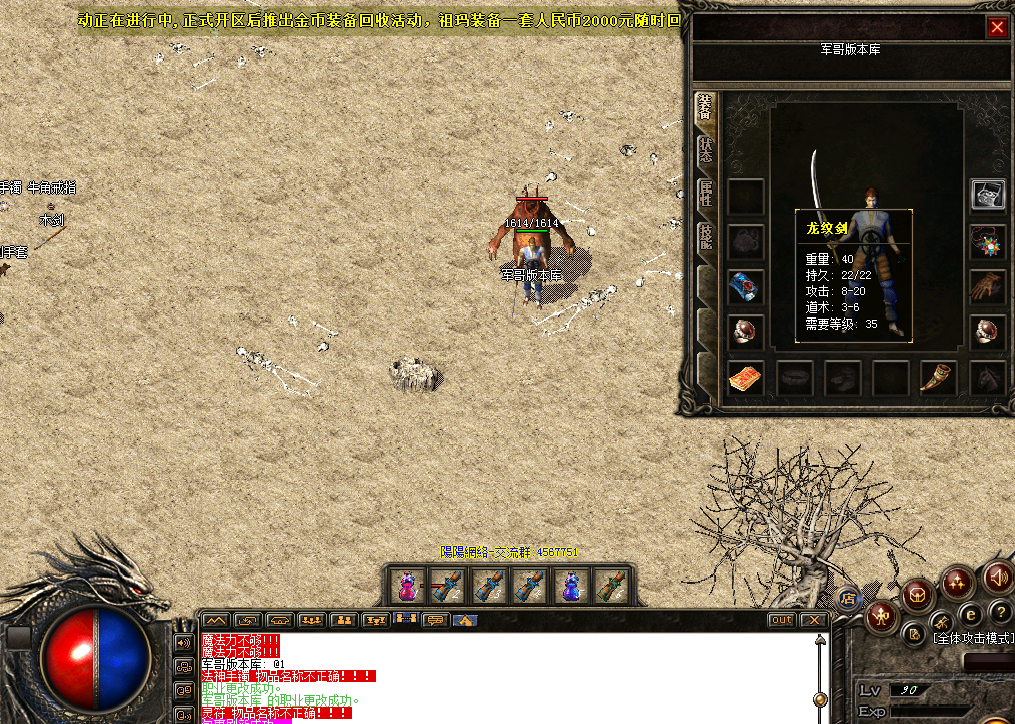Screen dimensions: 1015x724
Task: Use the pink potion in hotbar slot one
Action: (x=407, y=585)
